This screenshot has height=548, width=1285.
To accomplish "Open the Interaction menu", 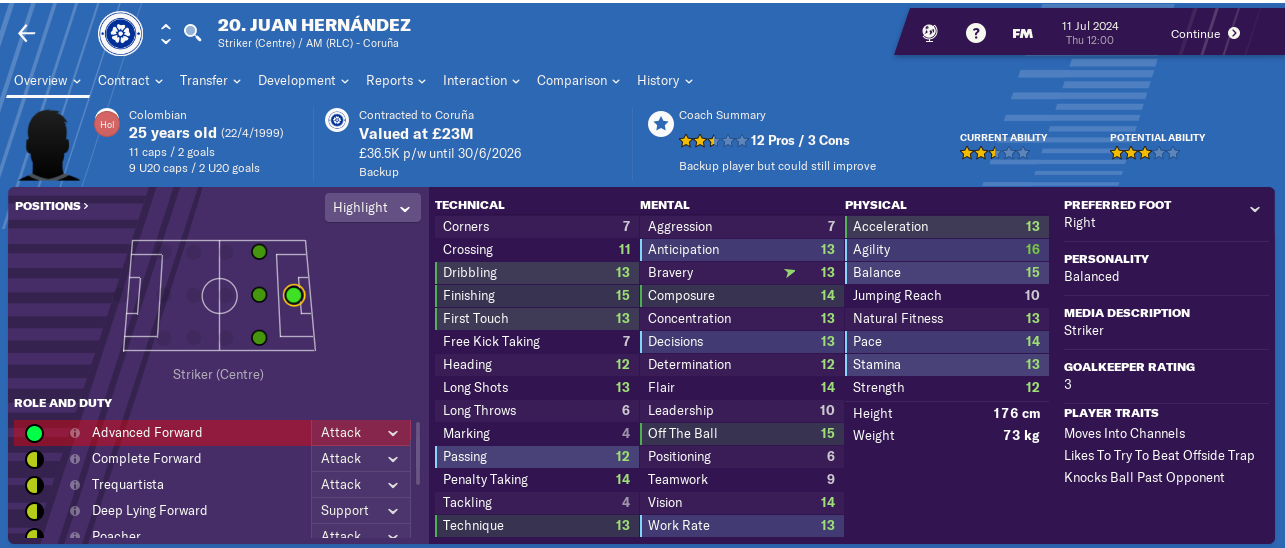I will pos(481,81).
